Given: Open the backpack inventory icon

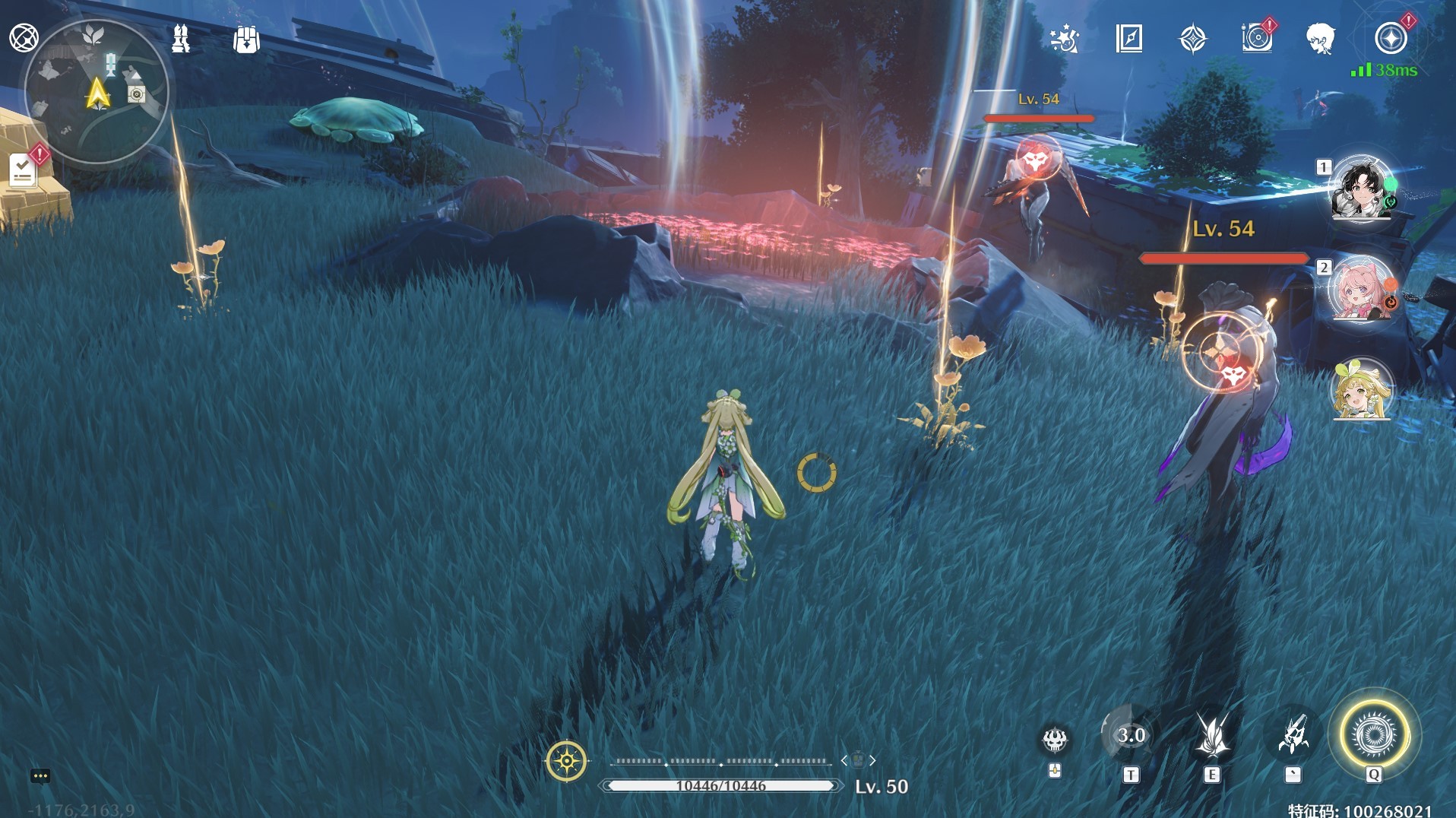Looking at the screenshot, I should click(246, 40).
